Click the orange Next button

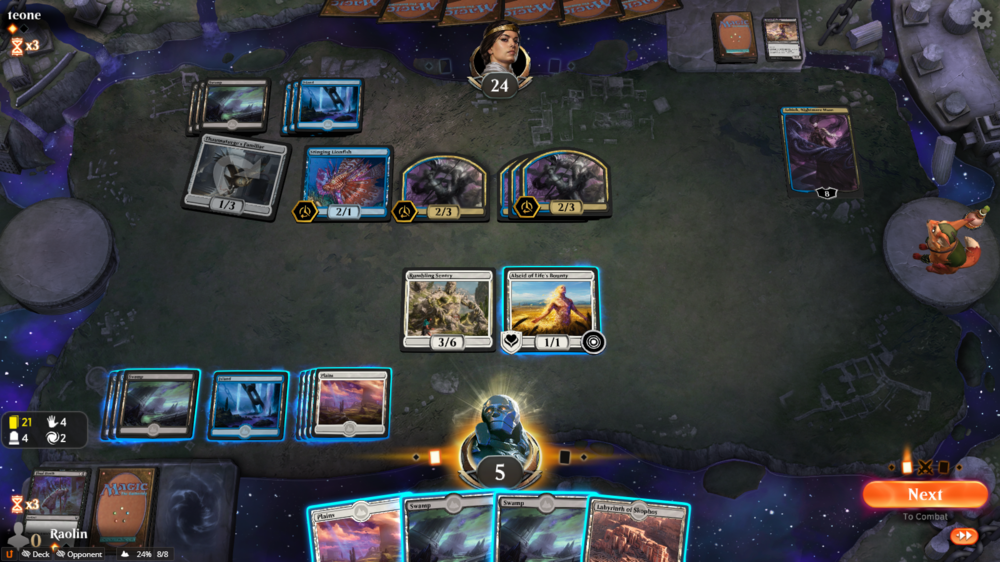(924, 494)
